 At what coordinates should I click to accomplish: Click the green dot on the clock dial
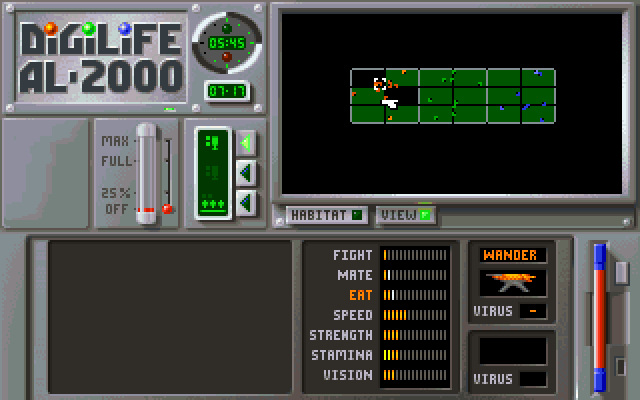(226, 25)
